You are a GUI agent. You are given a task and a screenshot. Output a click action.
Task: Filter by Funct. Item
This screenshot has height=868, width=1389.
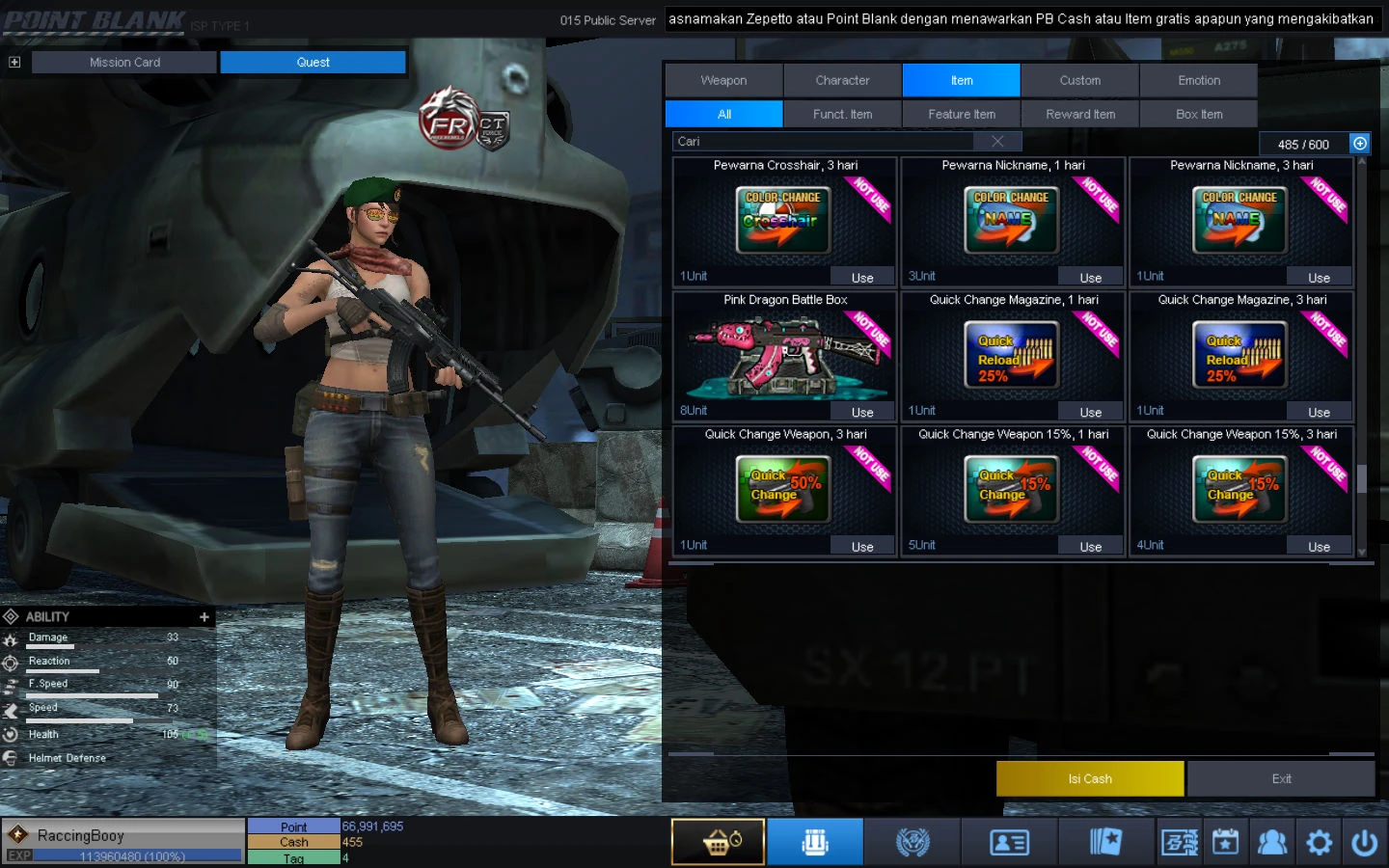[x=842, y=114]
